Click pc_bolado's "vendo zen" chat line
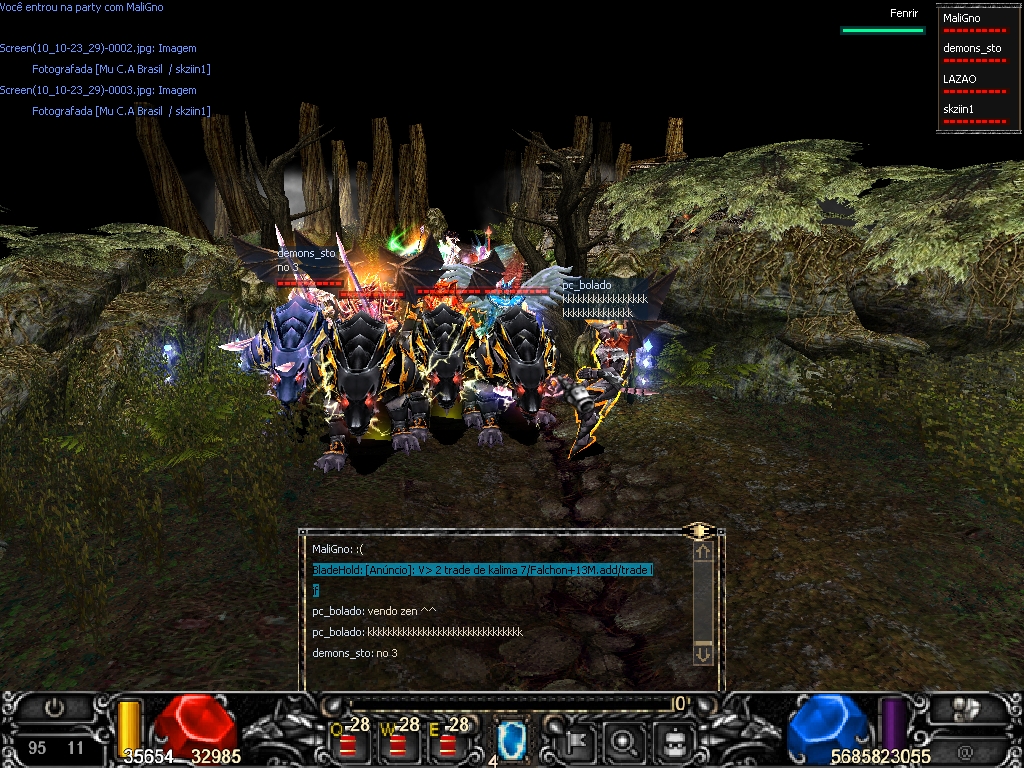Screen dimensions: 1024x768 (374, 611)
